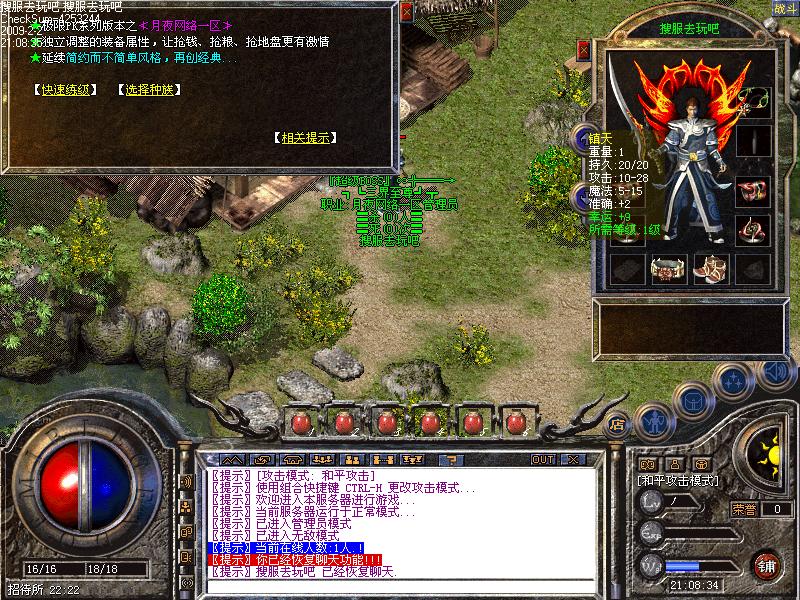Open the 店 shop button

pos(615,422)
